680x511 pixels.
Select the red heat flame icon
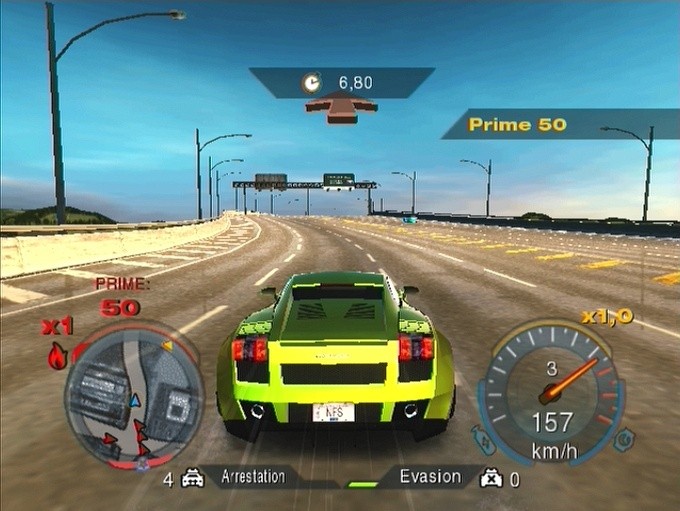(x=58, y=355)
